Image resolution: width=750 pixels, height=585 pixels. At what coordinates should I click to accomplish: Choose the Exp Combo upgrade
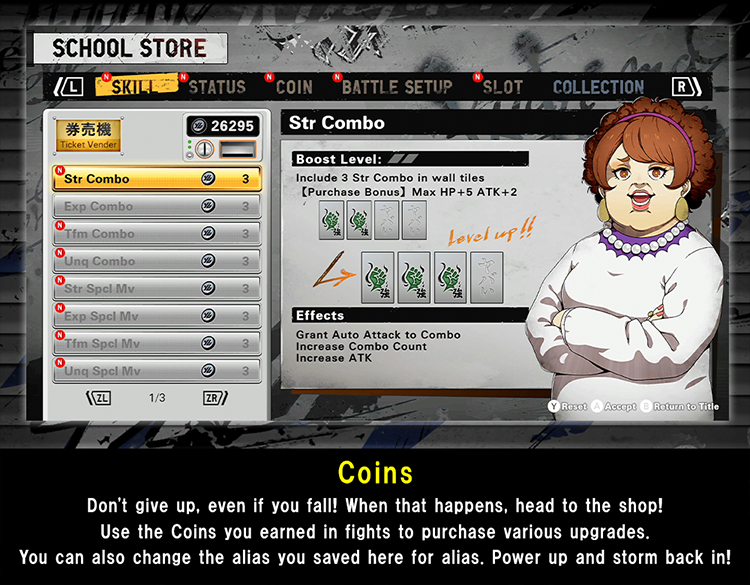(x=157, y=207)
